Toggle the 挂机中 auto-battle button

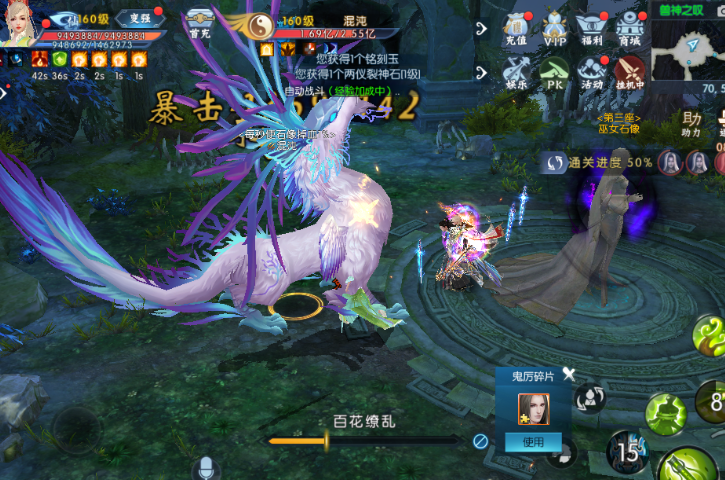pyautogui.click(x=630, y=72)
